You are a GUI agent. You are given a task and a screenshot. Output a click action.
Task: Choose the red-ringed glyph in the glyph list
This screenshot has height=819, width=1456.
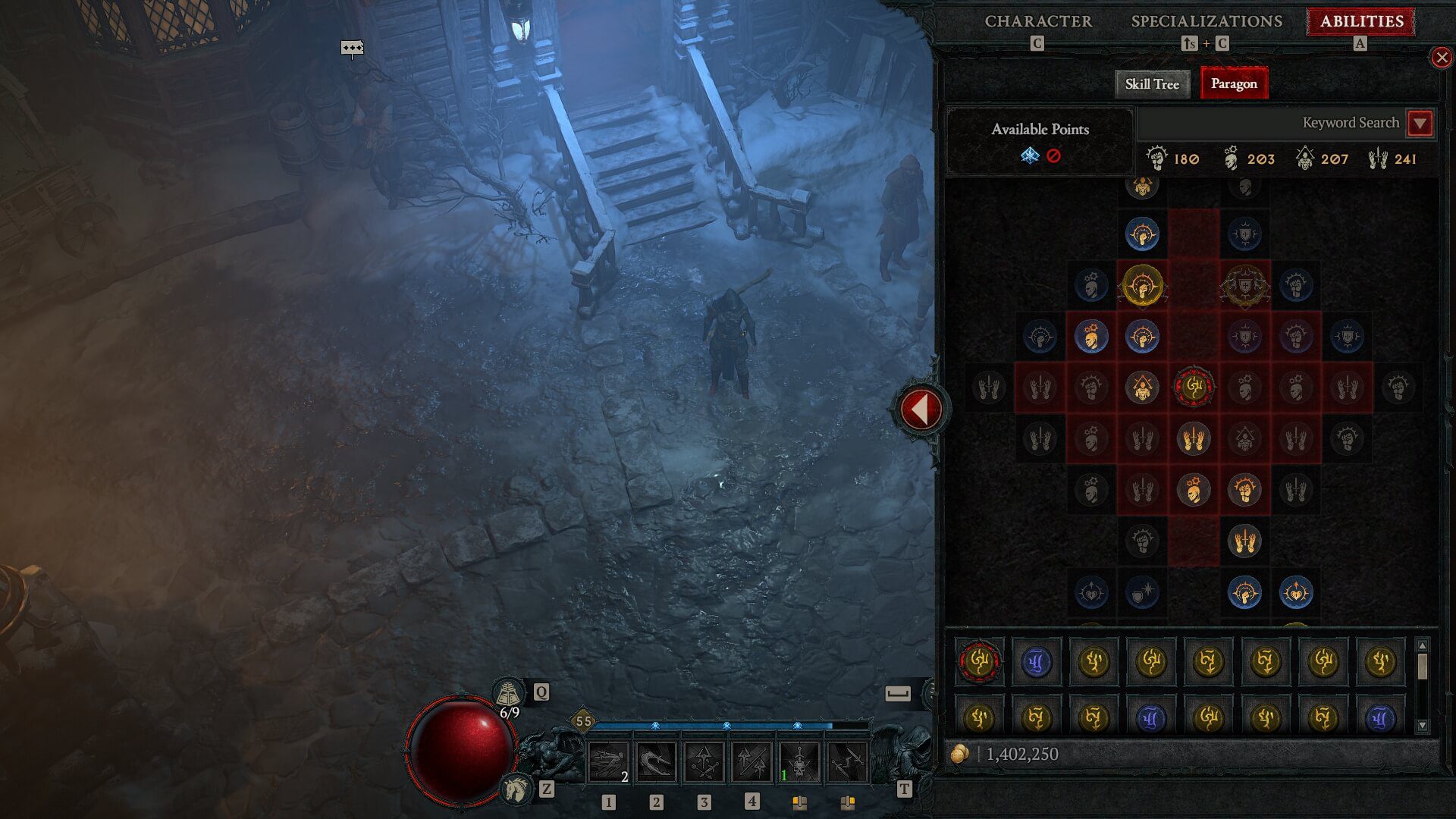point(979,661)
